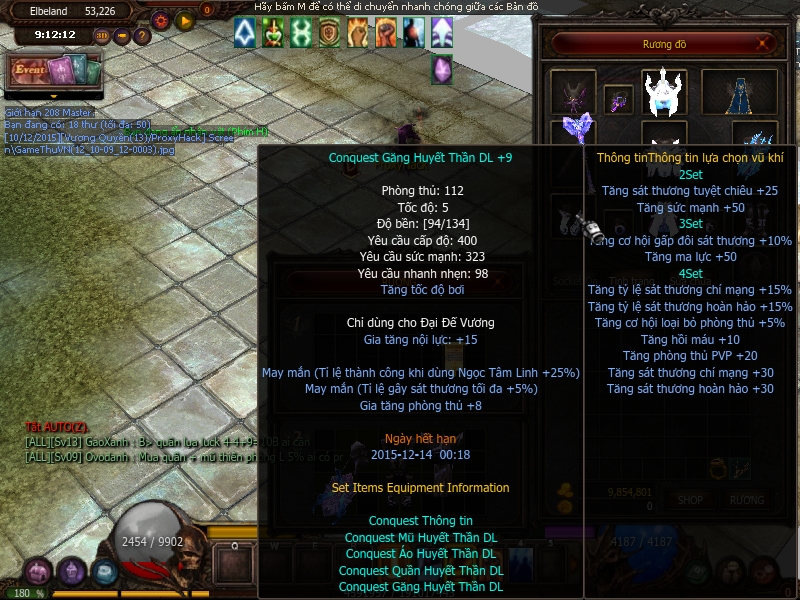800x600 pixels.
Task: Open the SHOP button in inventory
Action: click(x=690, y=500)
